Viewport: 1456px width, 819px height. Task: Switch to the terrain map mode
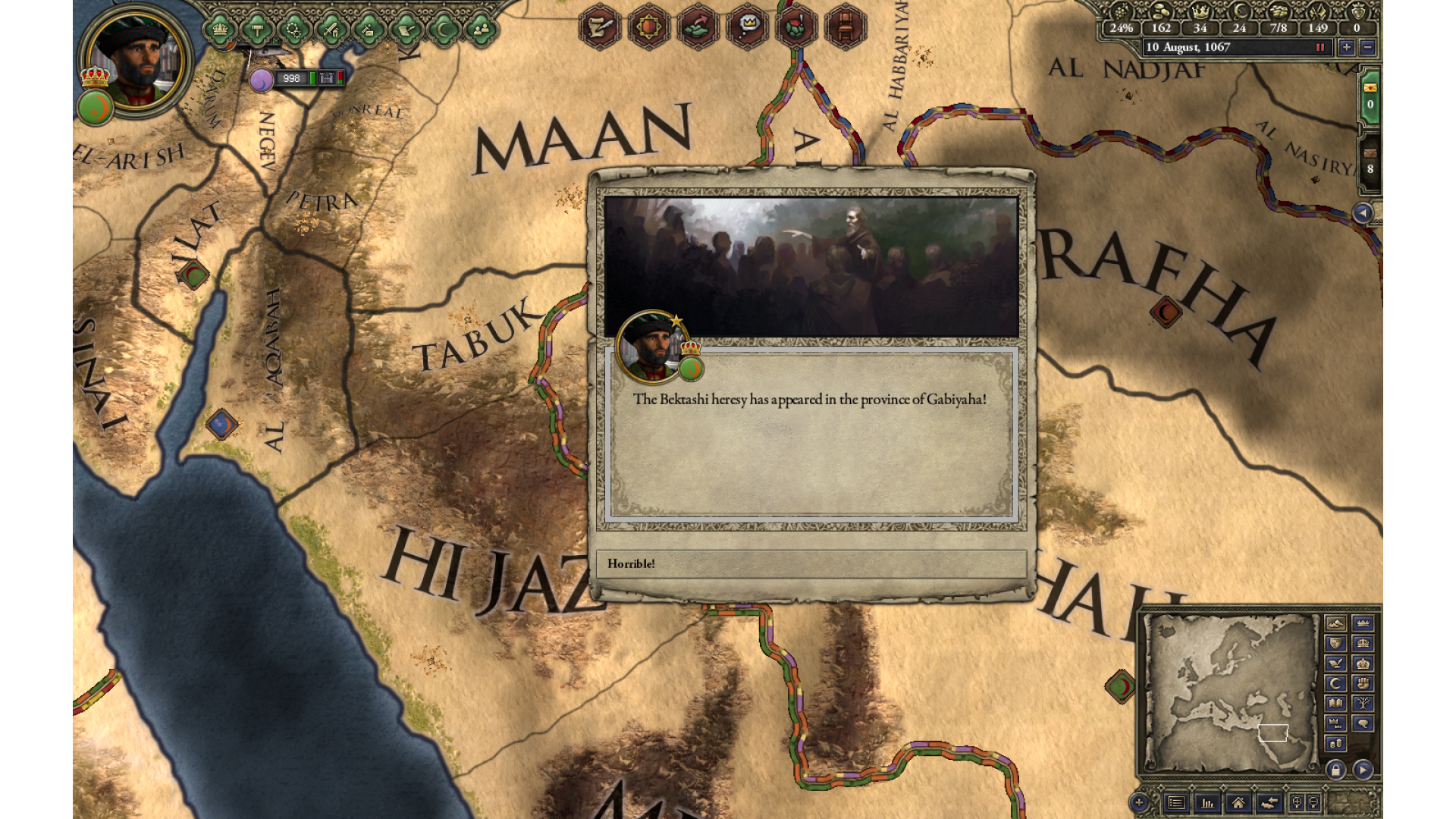tap(1335, 623)
